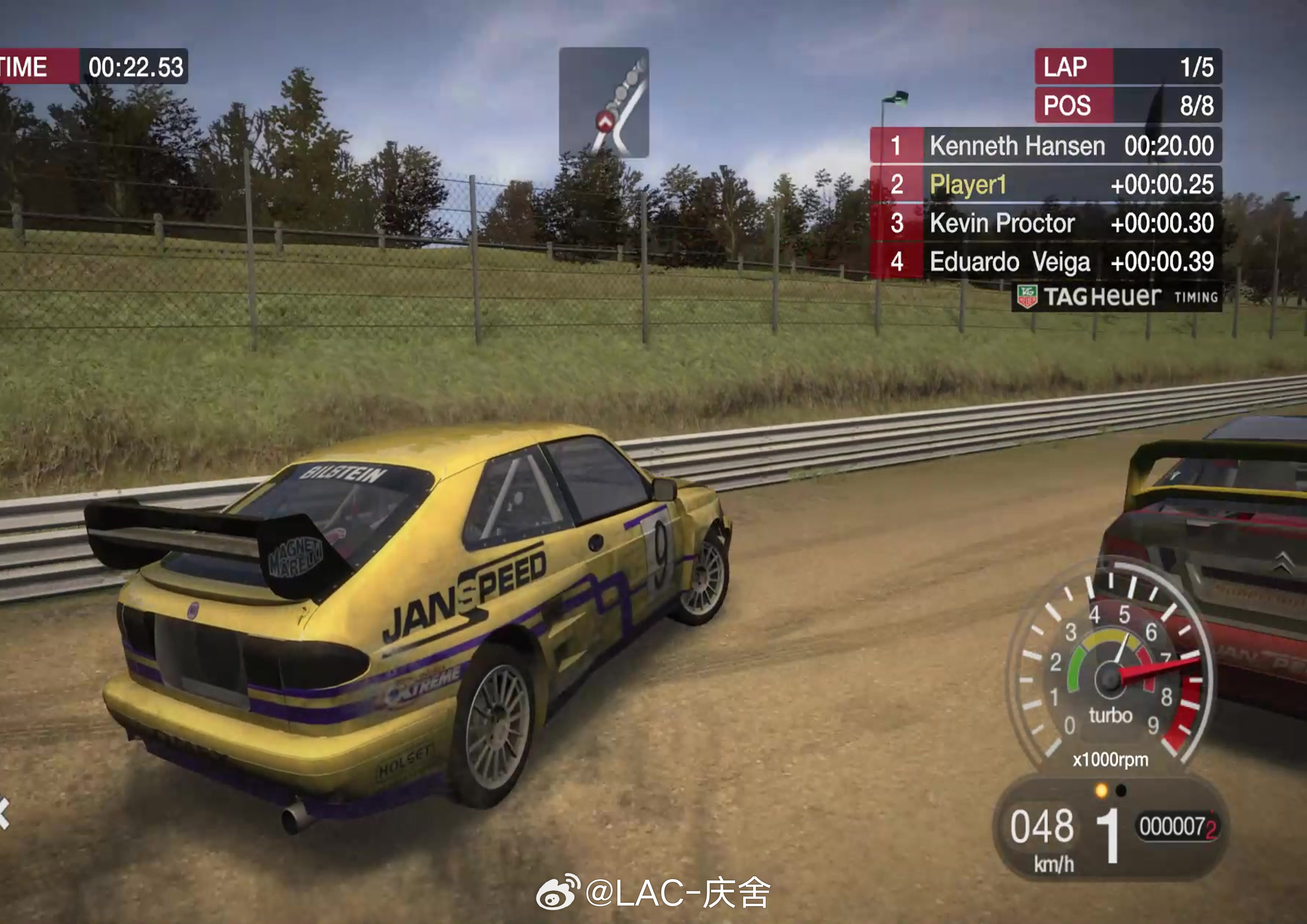This screenshot has height=924, width=1307.
Task: Open the LAC-庆舍 Weibo watermark
Action: (x=653, y=893)
